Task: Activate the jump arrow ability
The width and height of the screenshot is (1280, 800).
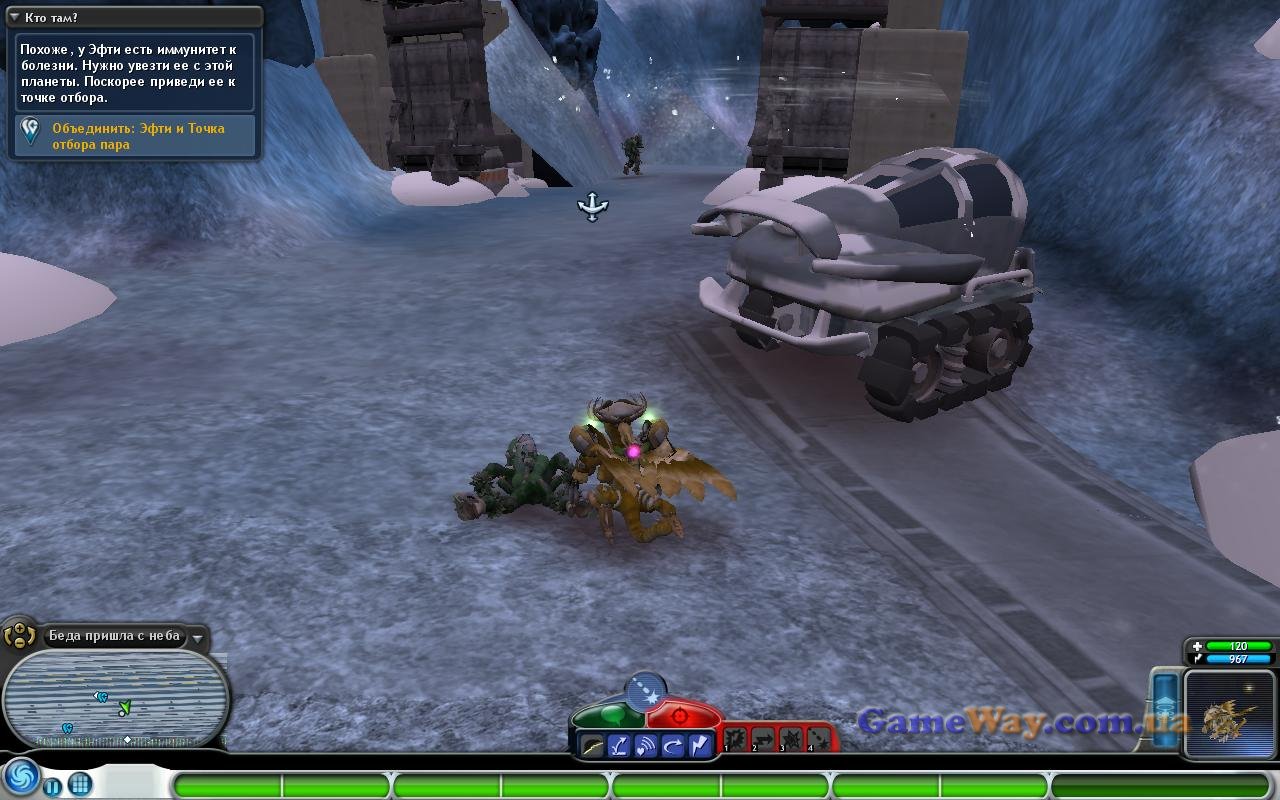Action: pos(620,745)
